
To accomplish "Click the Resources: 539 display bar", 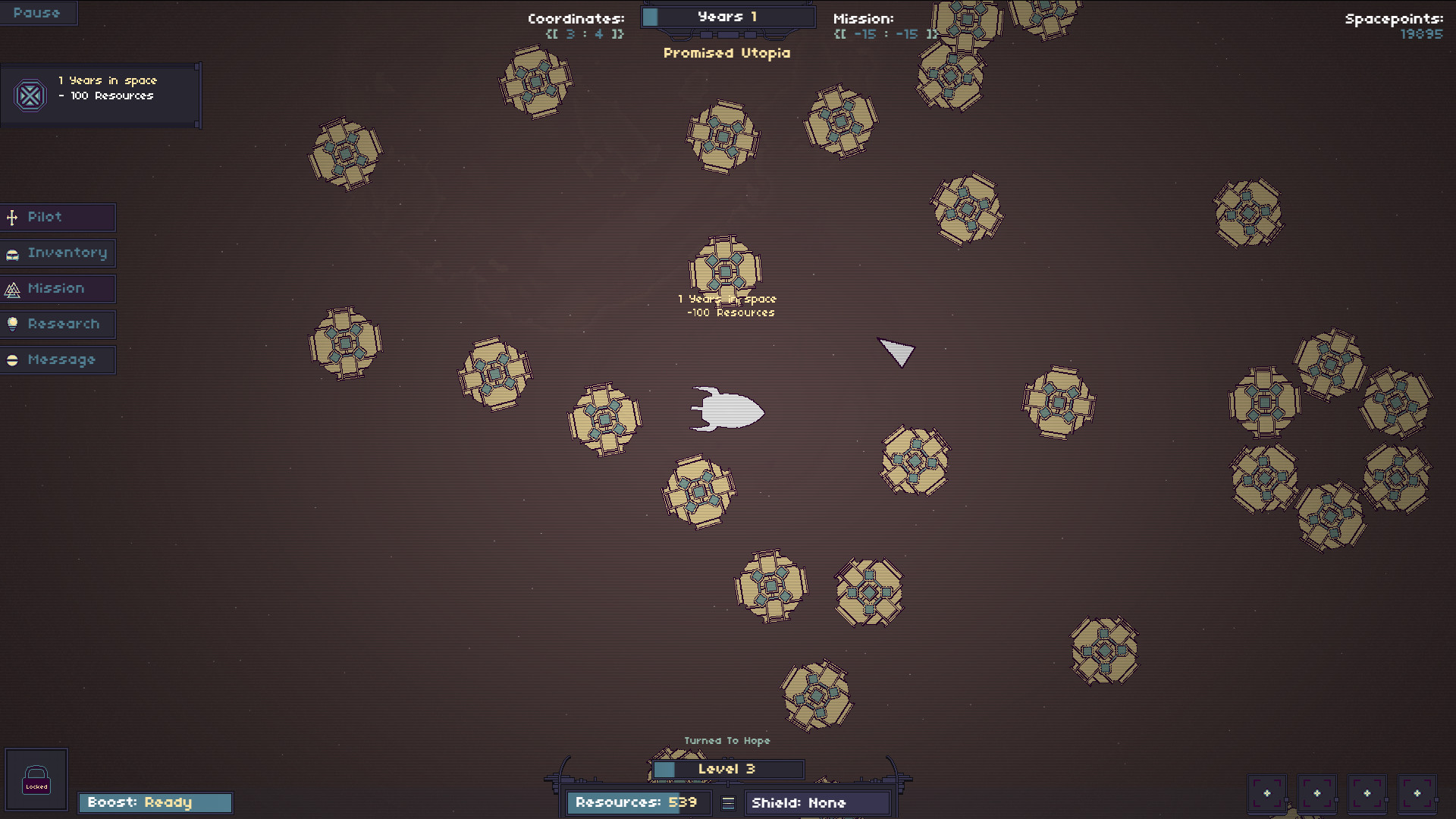I will pos(638,803).
